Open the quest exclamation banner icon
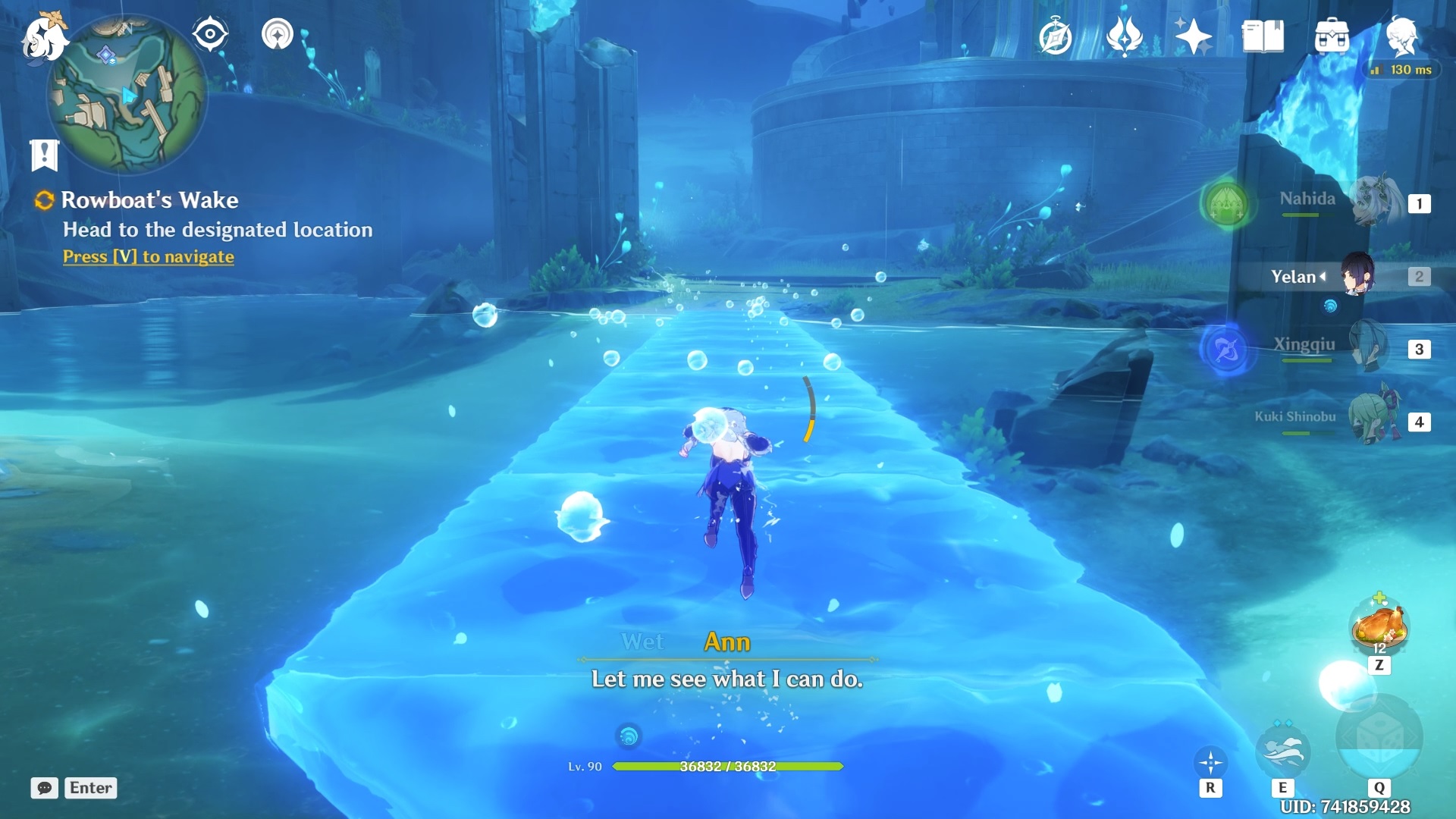This screenshot has height=819, width=1456. coord(44,155)
